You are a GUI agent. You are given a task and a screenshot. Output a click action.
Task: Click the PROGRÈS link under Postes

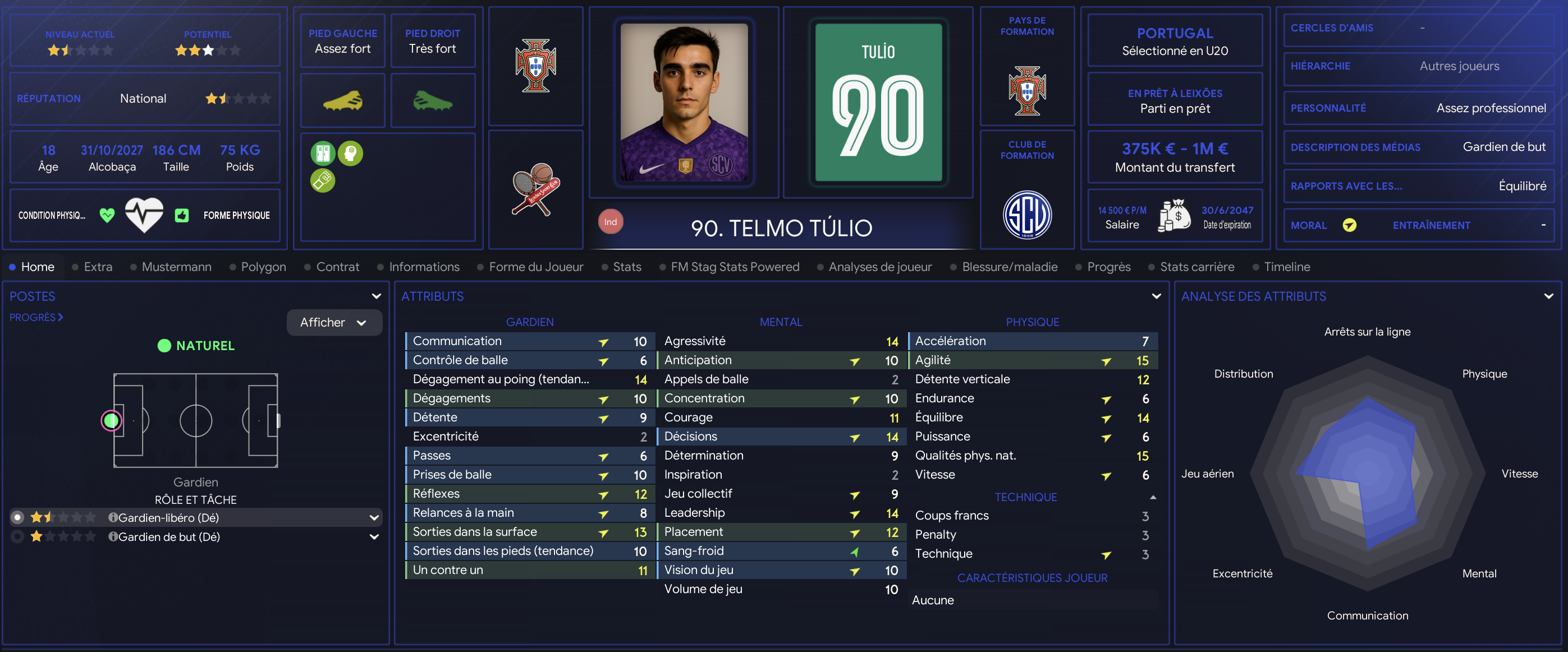[36, 317]
